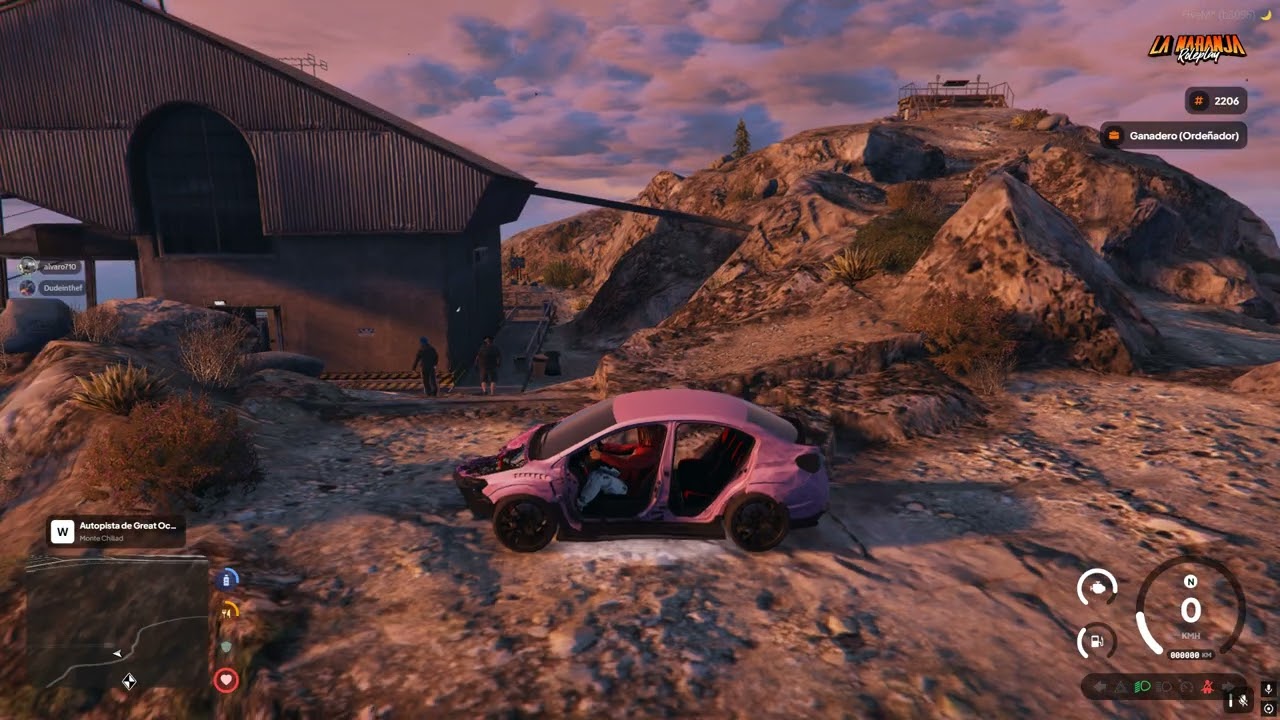Click the water bottle thirst icon
This screenshot has width=1280, height=720.
(228, 578)
